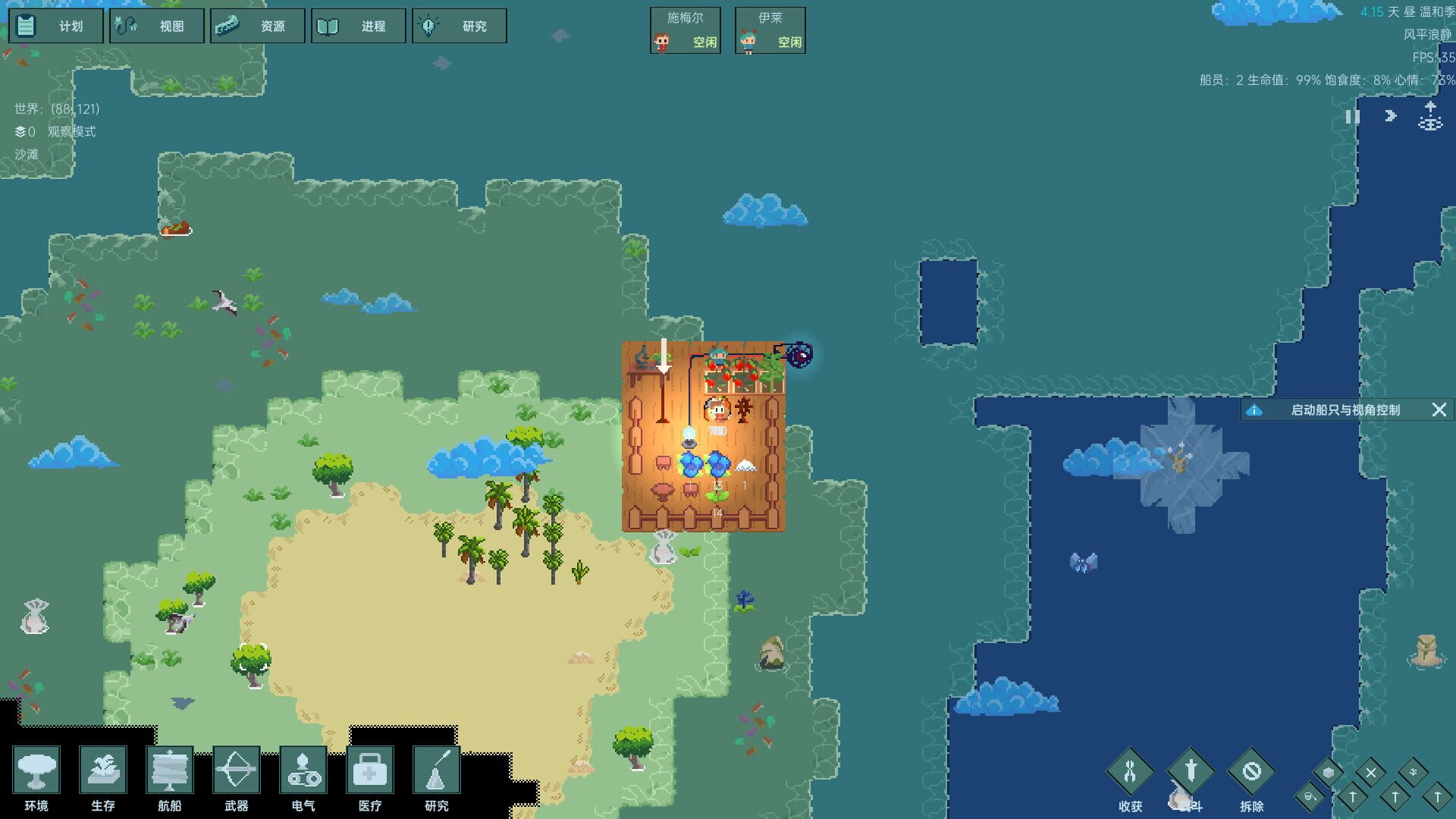Dismiss the 启动船只与视角控制 notification
This screenshot has height=819, width=1456.
click(x=1439, y=409)
